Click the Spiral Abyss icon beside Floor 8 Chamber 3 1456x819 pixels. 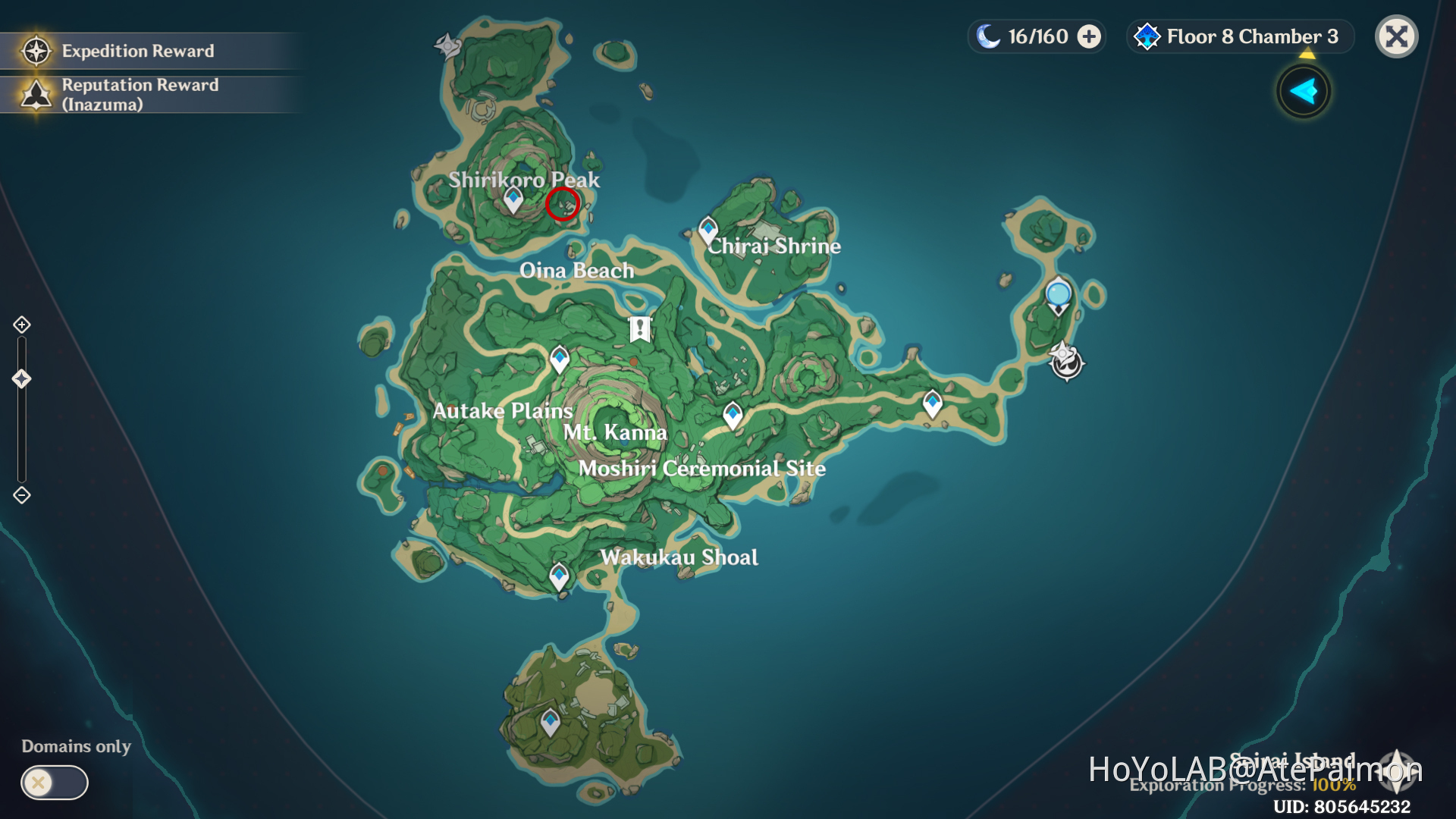[1147, 36]
